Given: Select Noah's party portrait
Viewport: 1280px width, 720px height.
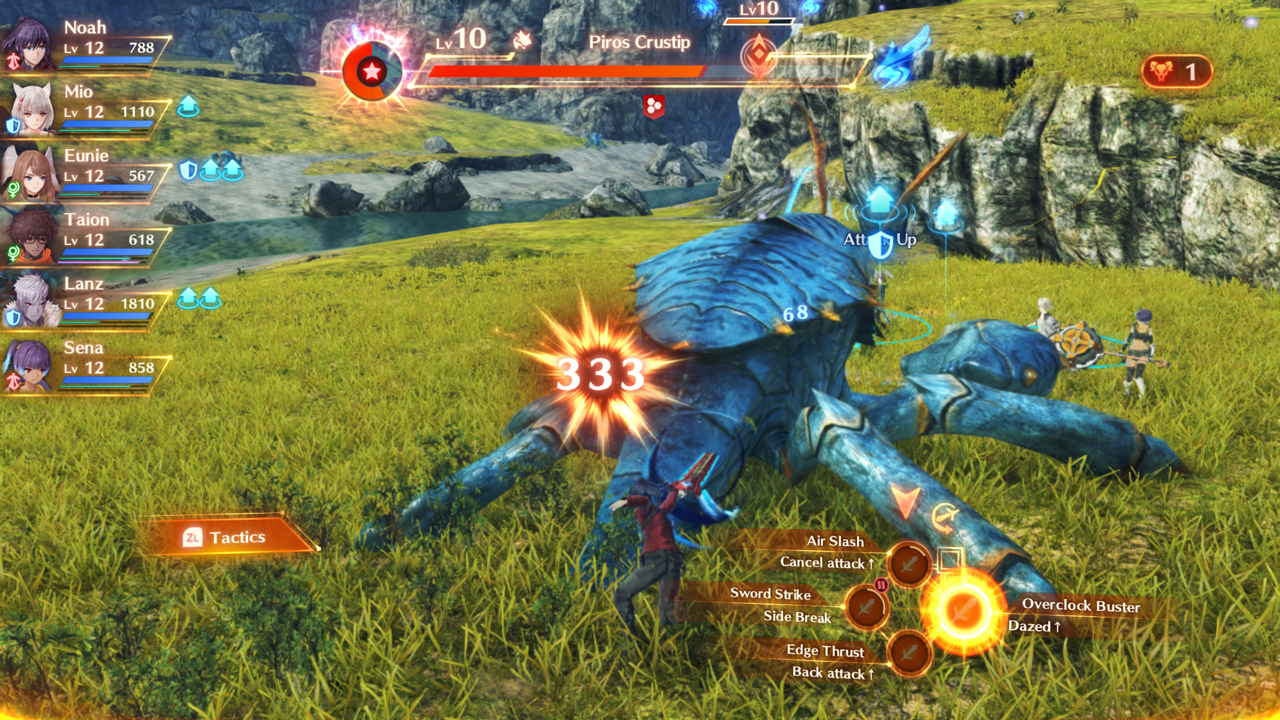Looking at the screenshot, I should click(x=30, y=46).
